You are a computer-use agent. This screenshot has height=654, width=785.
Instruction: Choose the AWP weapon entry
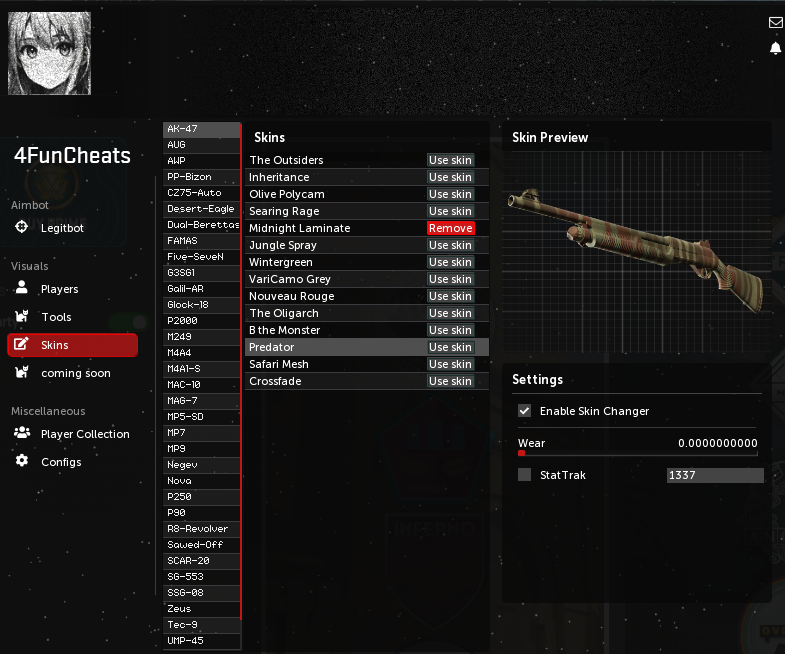(x=201, y=161)
